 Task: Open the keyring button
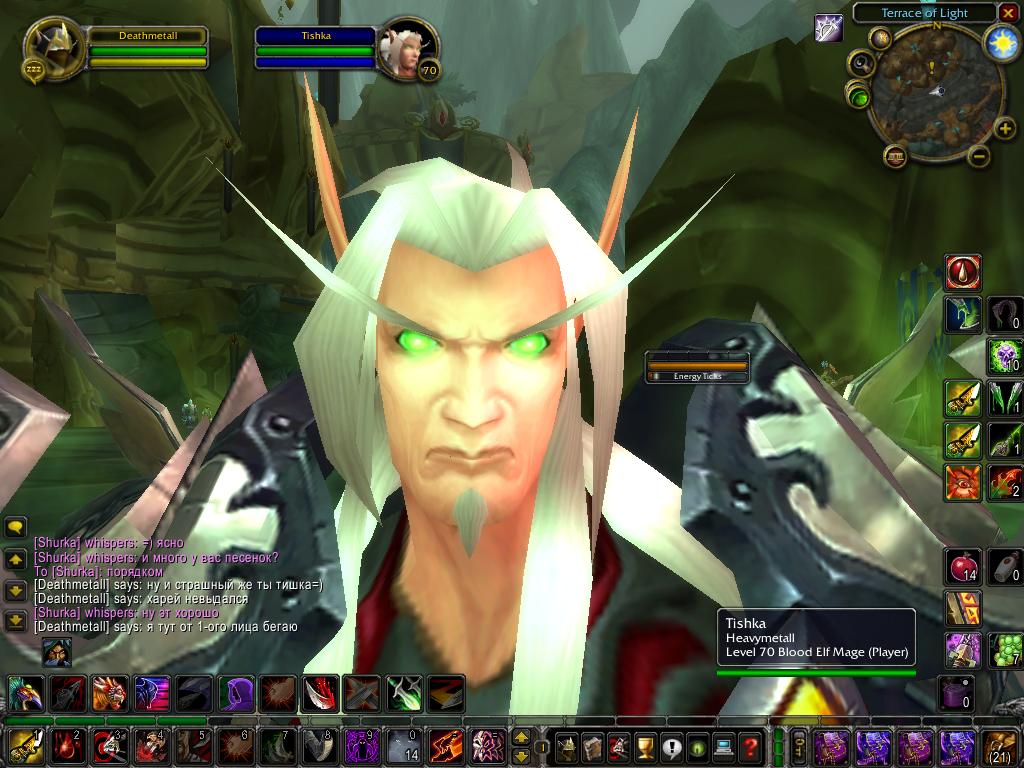tap(800, 747)
